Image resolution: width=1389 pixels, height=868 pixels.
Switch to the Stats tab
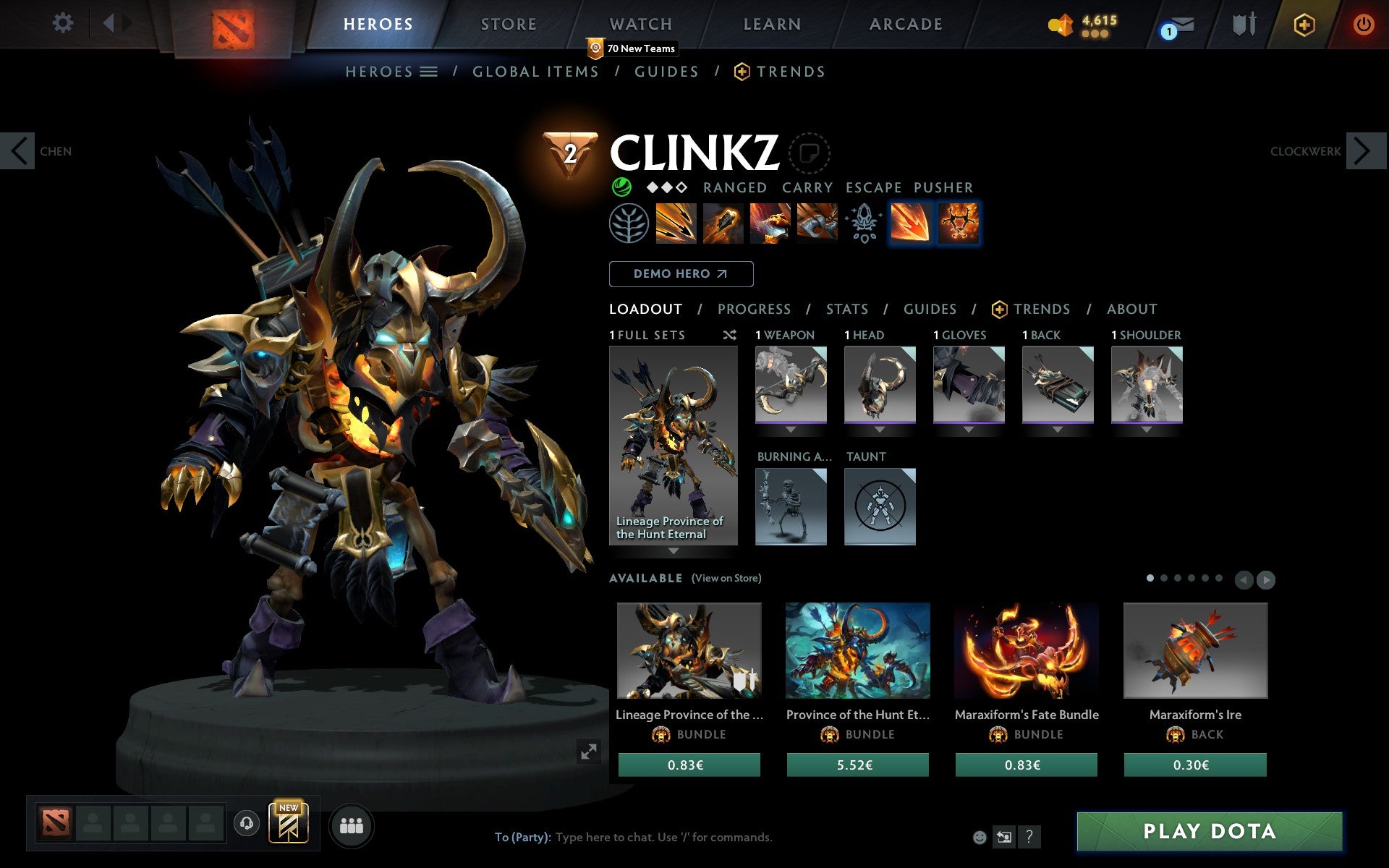(x=846, y=309)
